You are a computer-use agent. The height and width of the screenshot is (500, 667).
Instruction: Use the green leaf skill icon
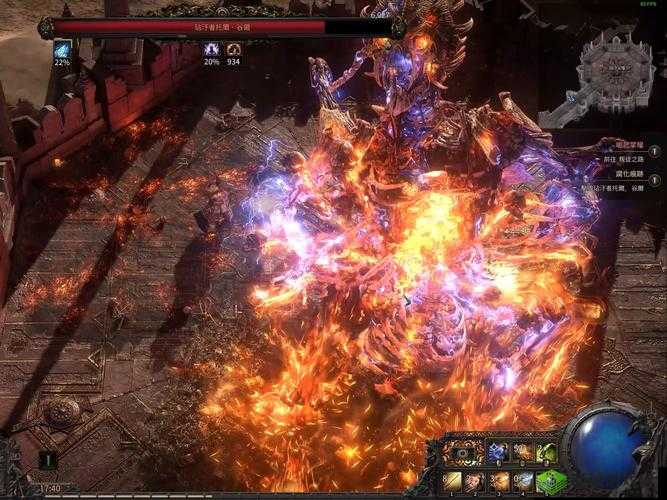545,452
